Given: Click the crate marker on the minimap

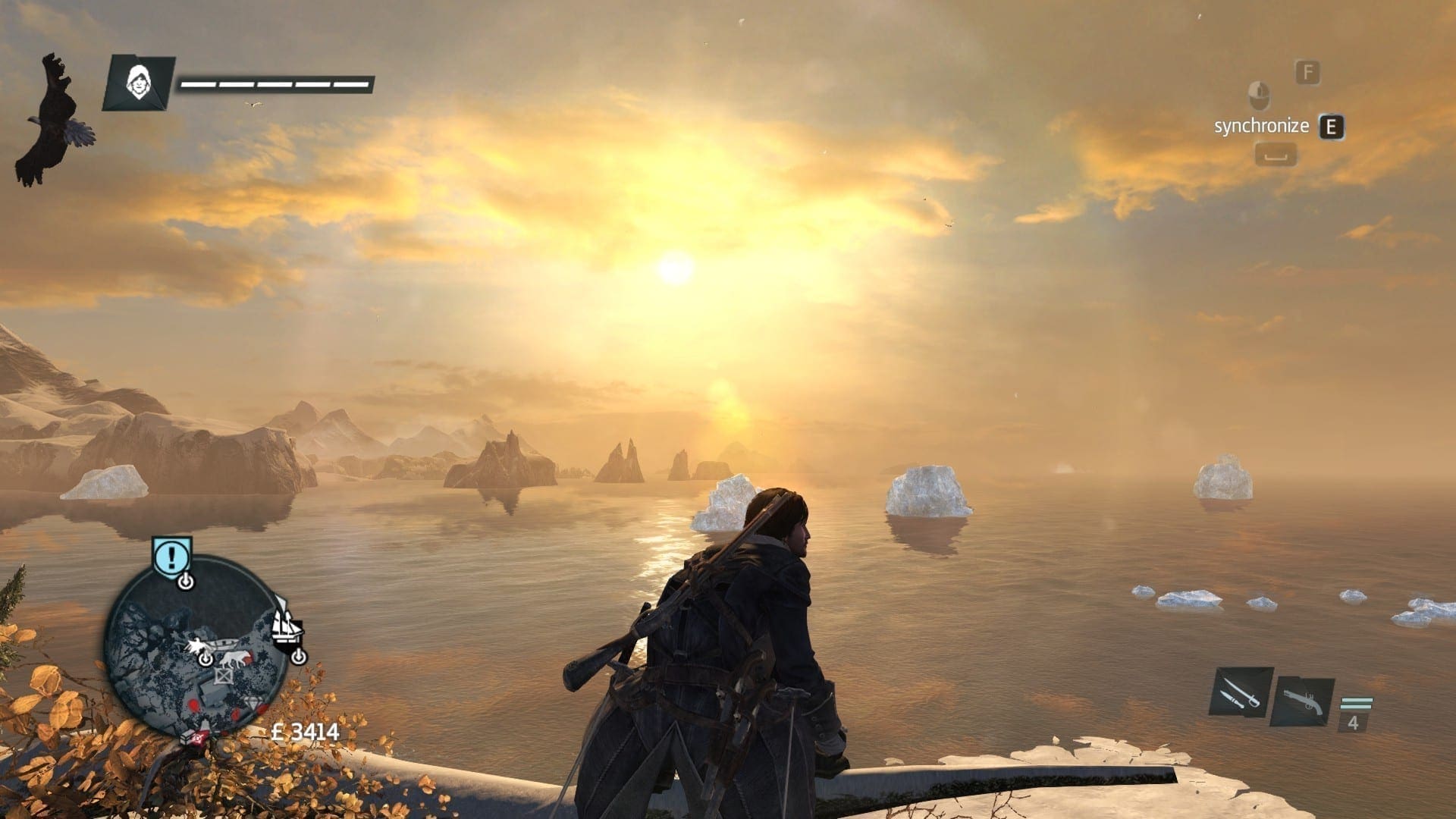Looking at the screenshot, I should tap(224, 676).
